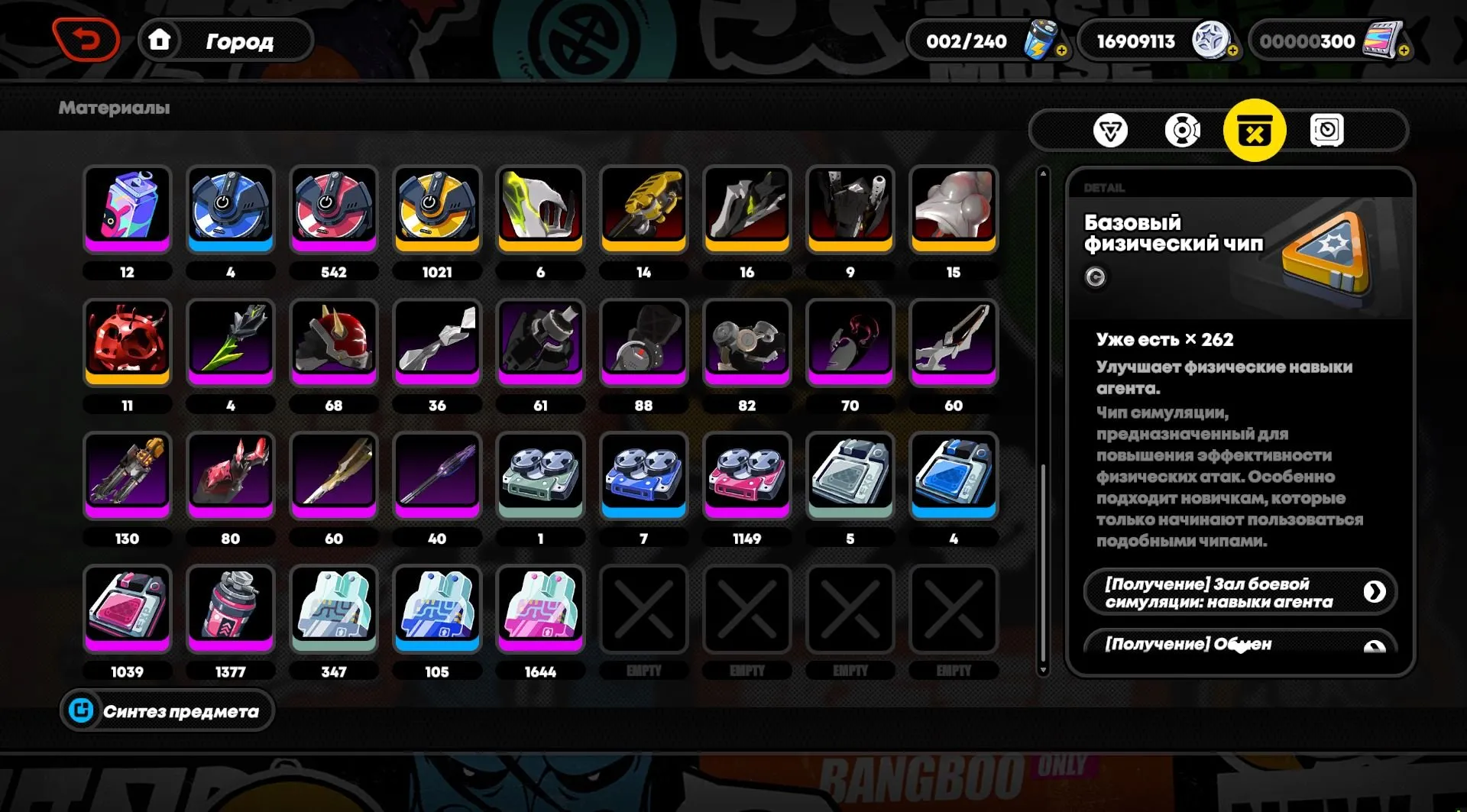Select the pink item stacked at 1644
1467x812 pixels.
pos(540,609)
